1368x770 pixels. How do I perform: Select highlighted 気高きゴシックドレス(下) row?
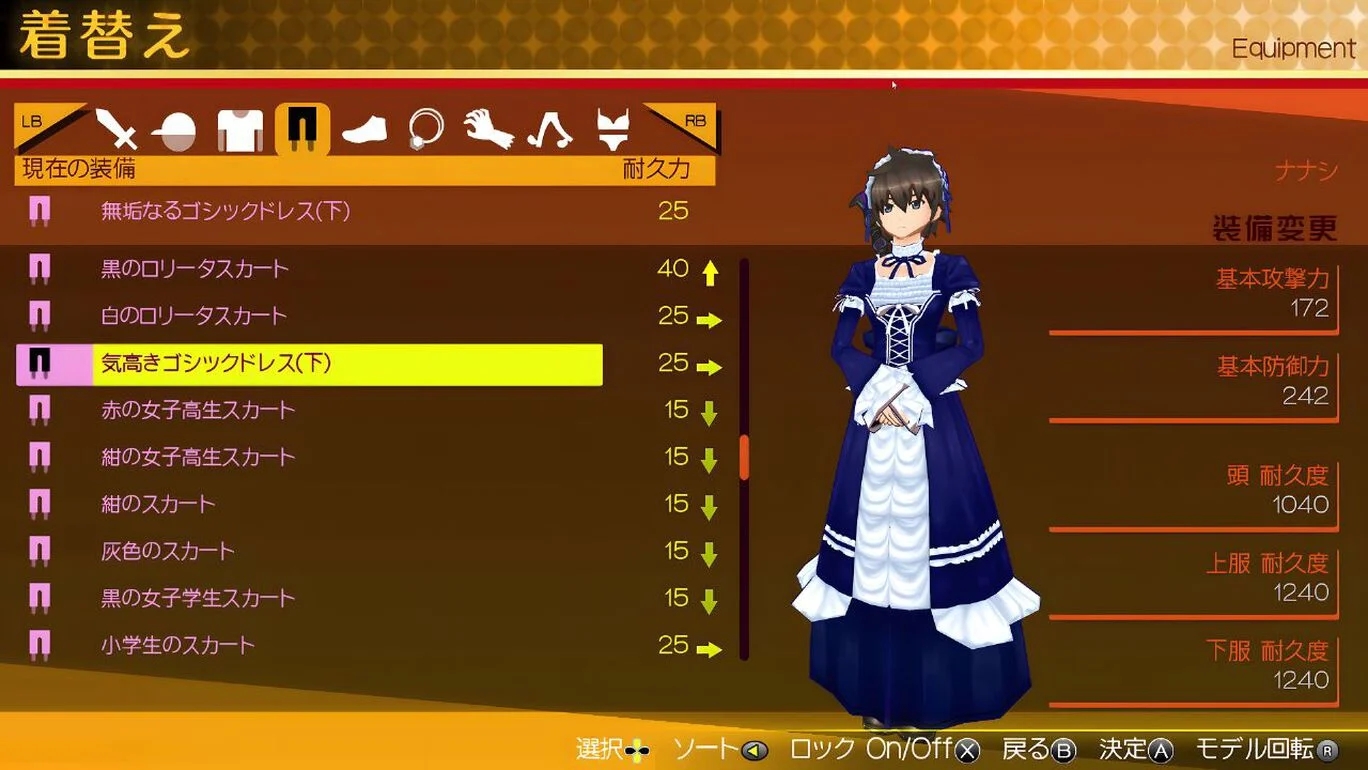(x=310, y=364)
